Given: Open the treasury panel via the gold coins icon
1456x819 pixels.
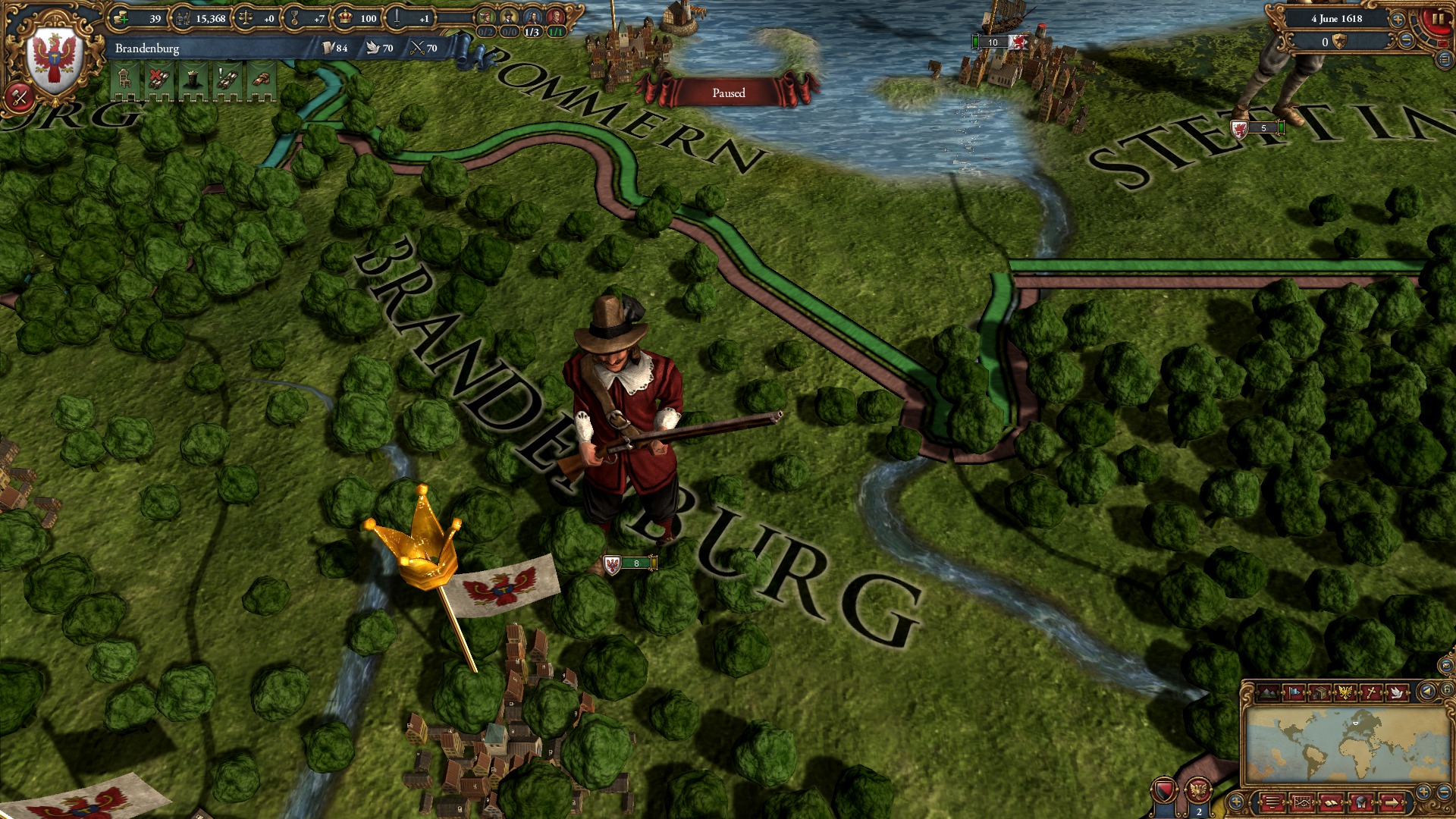Looking at the screenshot, I should click(120, 19).
